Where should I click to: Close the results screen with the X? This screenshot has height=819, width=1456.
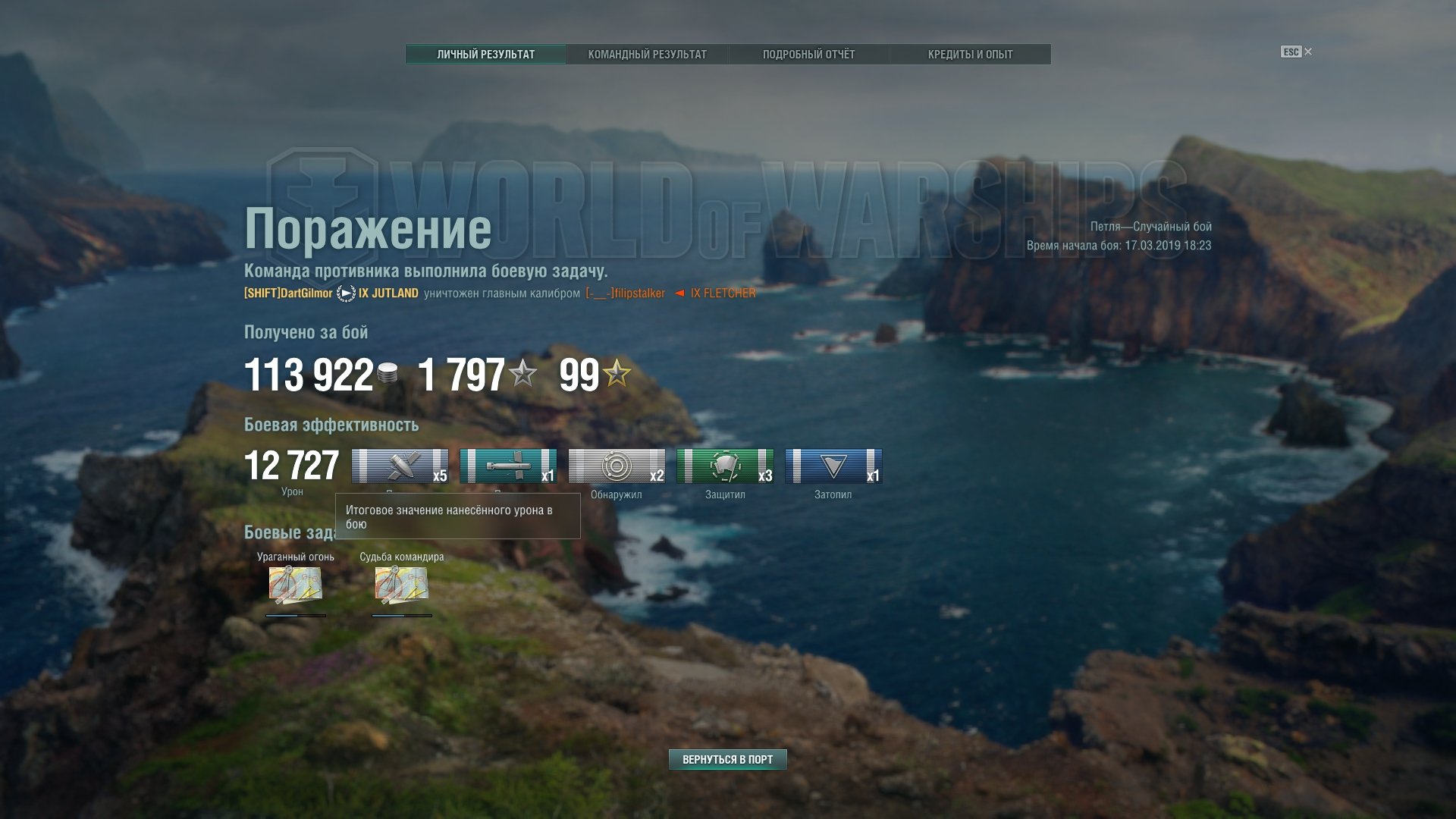[1308, 52]
